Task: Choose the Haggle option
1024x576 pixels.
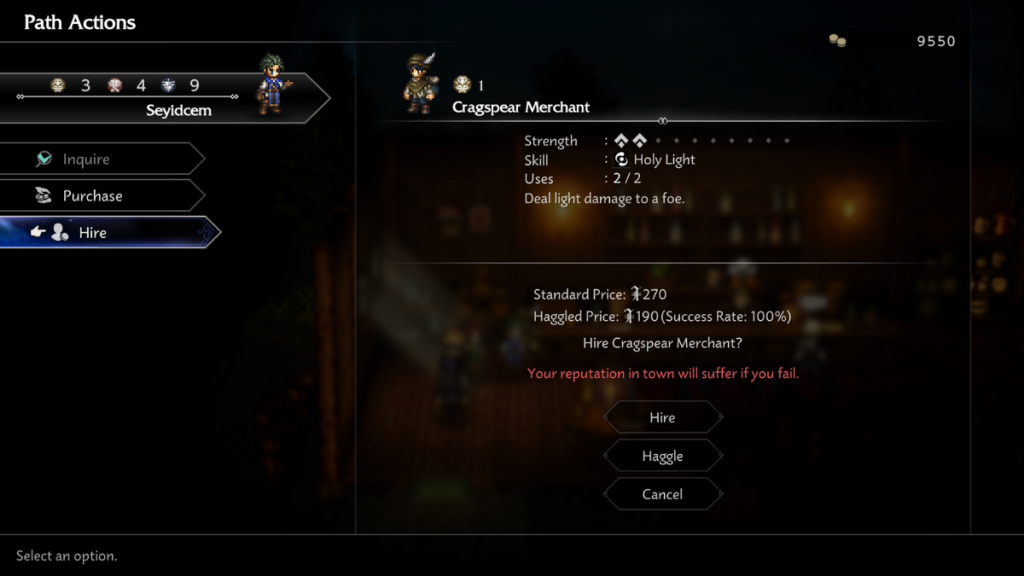Action: pos(662,456)
